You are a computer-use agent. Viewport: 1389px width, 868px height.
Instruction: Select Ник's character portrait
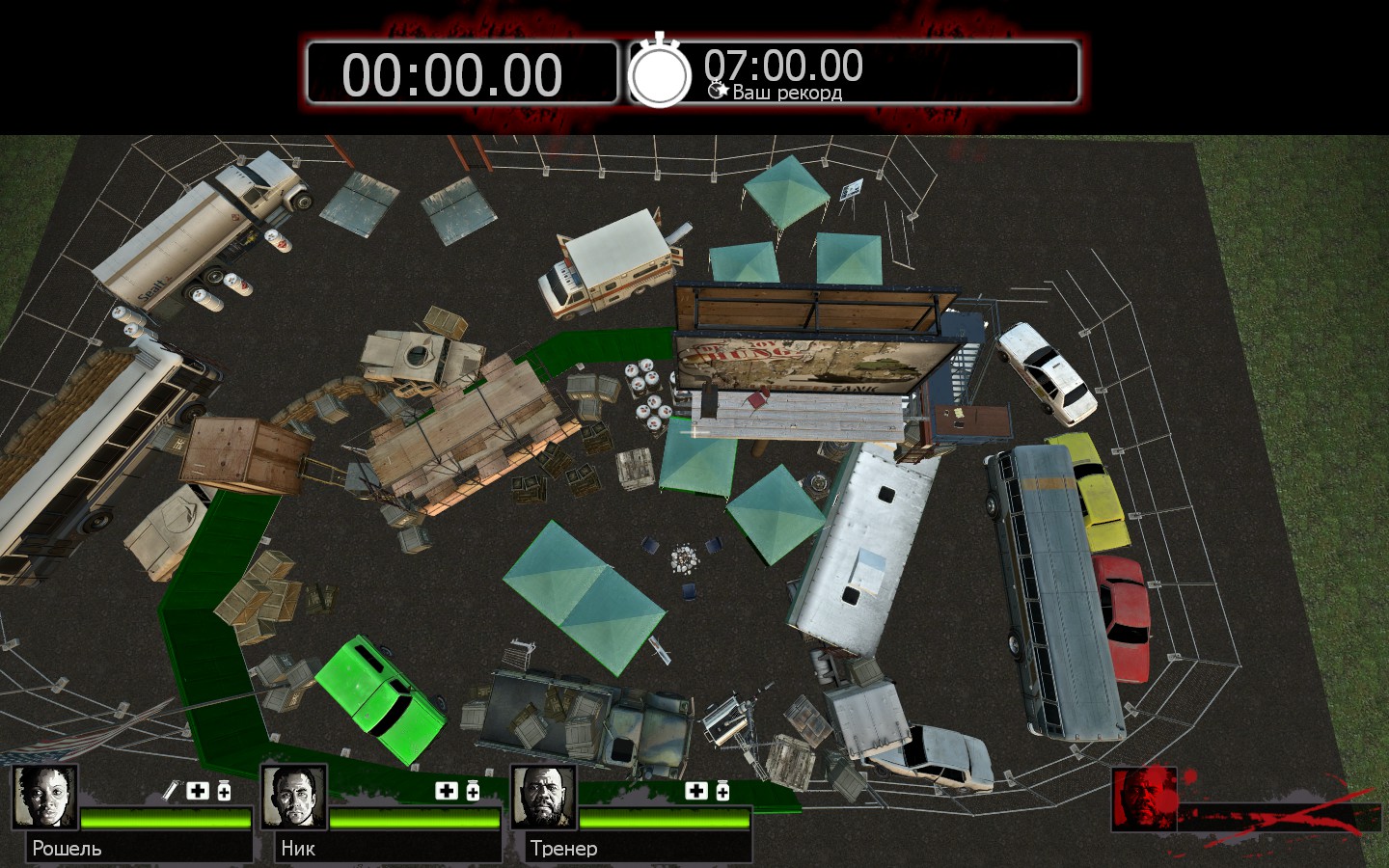click(x=293, y=797)
